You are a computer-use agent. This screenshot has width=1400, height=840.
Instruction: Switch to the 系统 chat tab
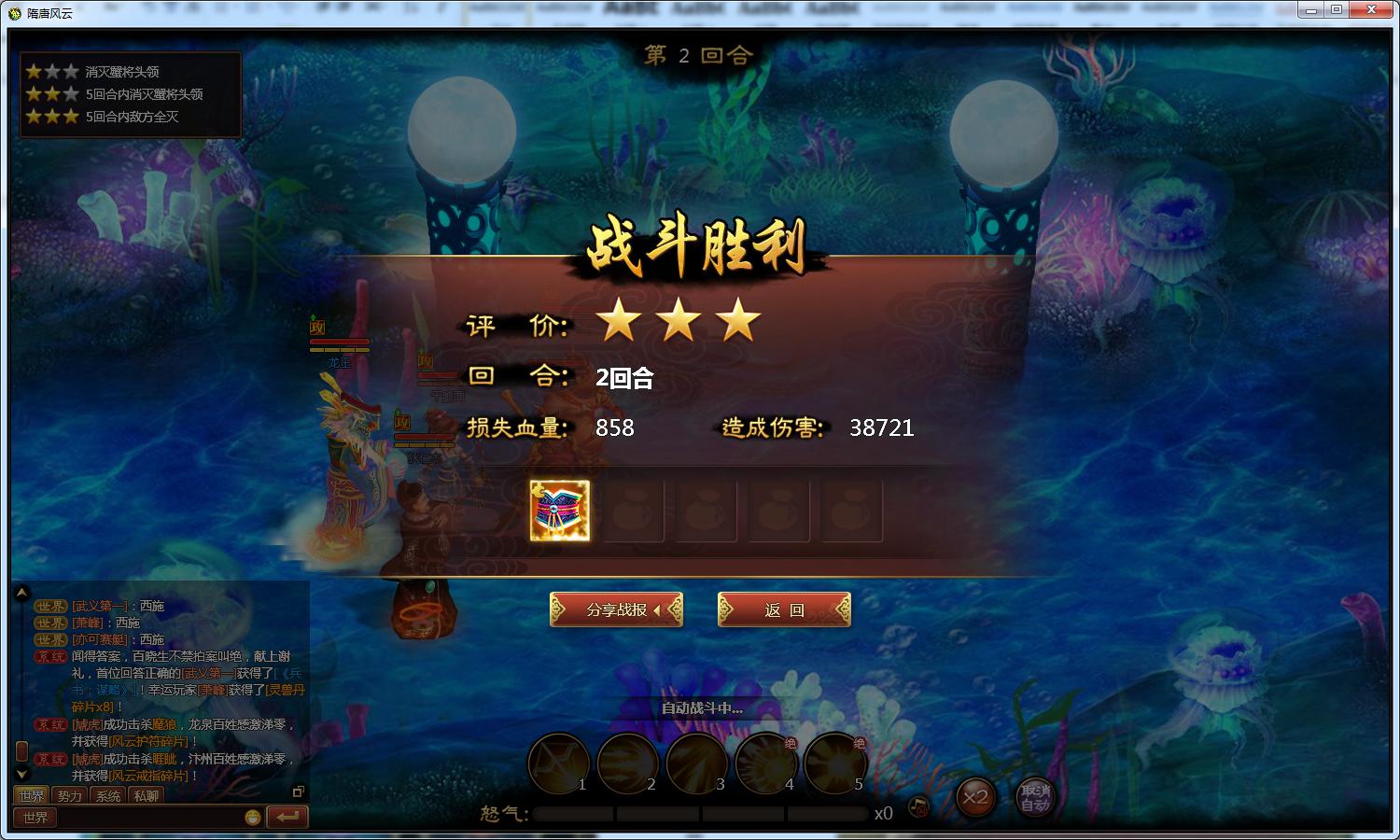click(x=106, y=795)
